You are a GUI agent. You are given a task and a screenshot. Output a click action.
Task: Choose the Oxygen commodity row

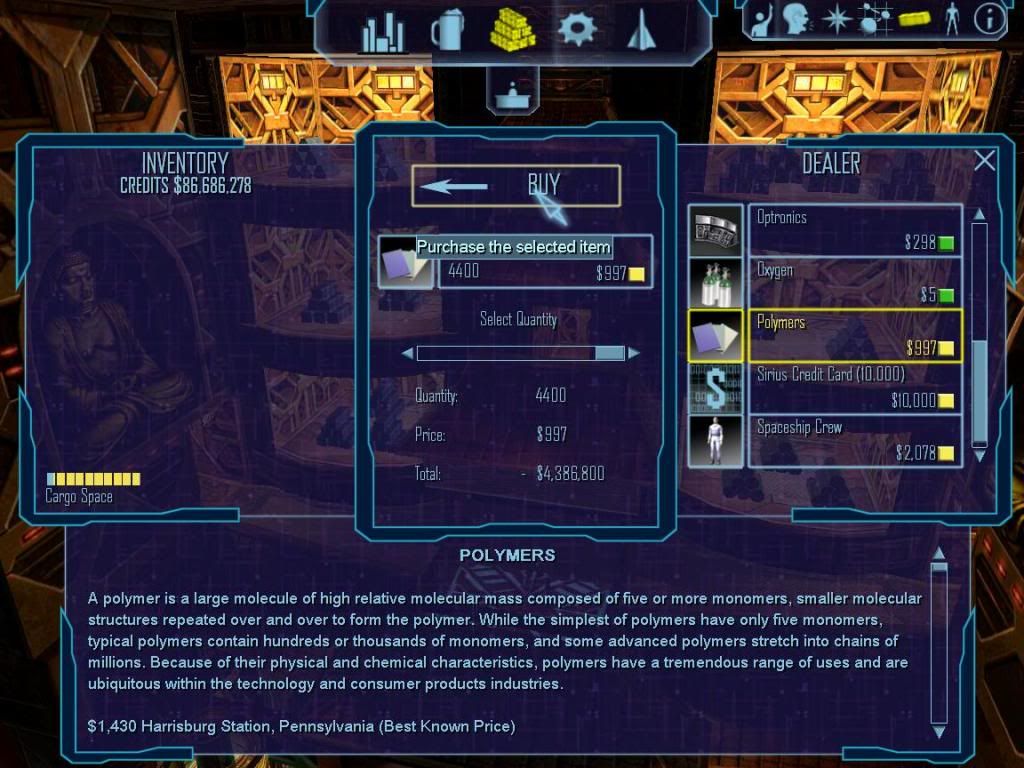click(854, 282)
